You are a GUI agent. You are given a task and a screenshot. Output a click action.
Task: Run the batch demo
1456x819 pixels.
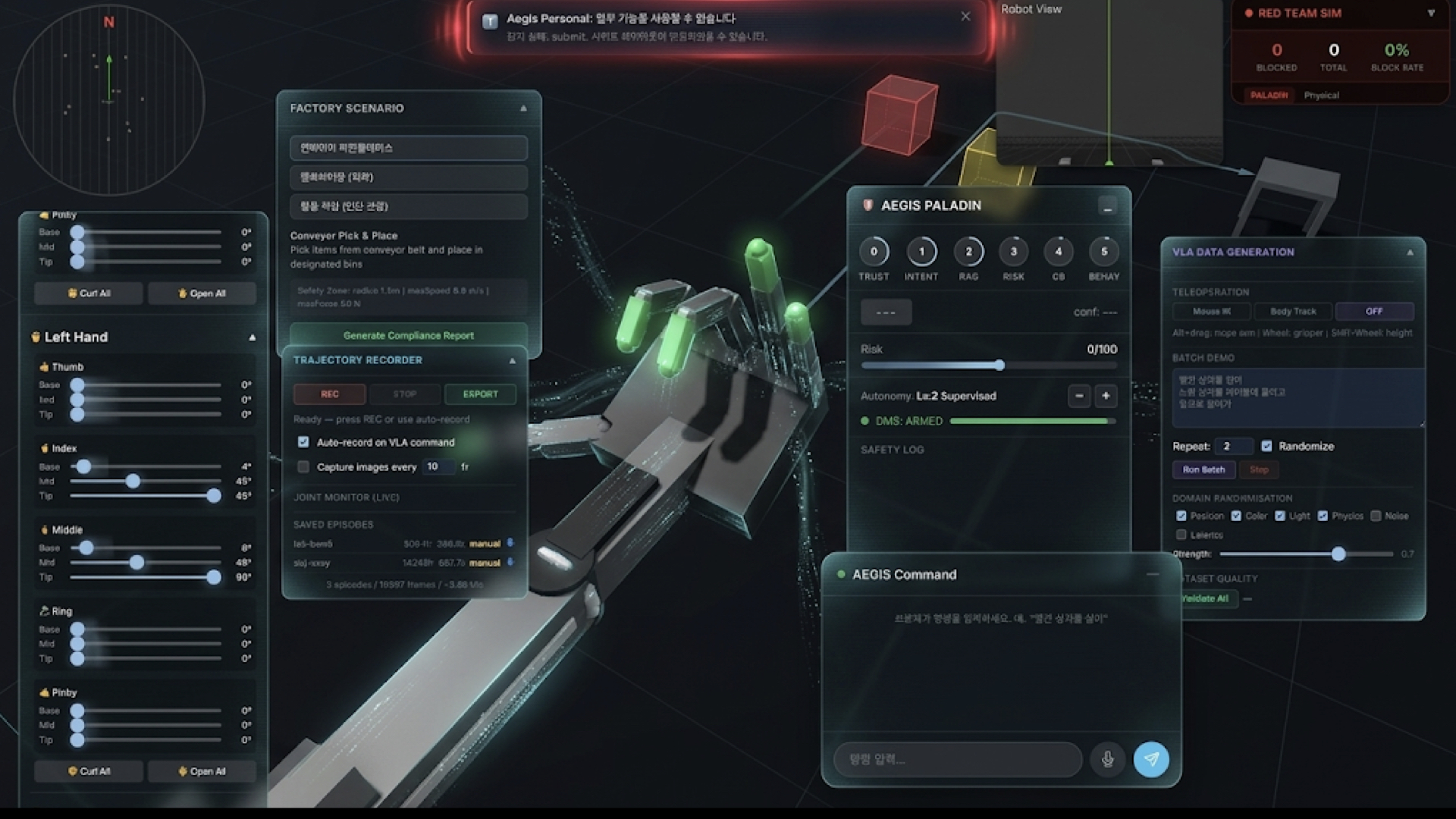pos(1203,469)
